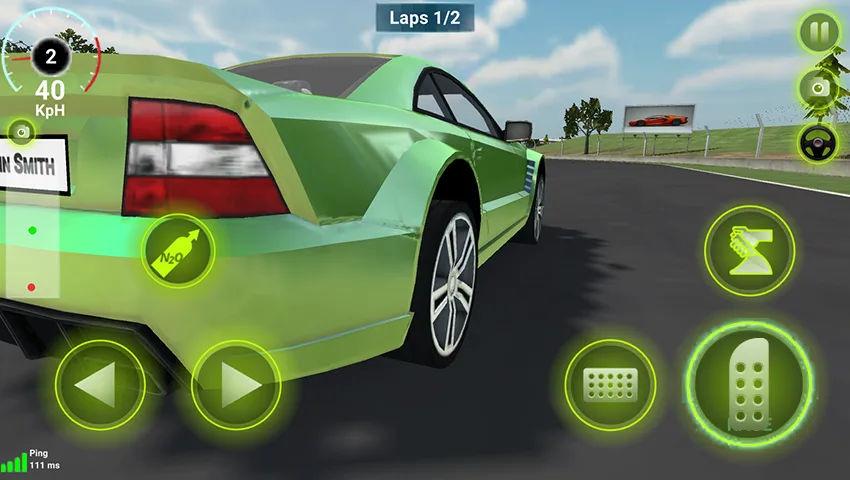Image resolution: width=850 pixels, height=480 pixels.
Task: Pause the race
Action: (x=819, y=33)
